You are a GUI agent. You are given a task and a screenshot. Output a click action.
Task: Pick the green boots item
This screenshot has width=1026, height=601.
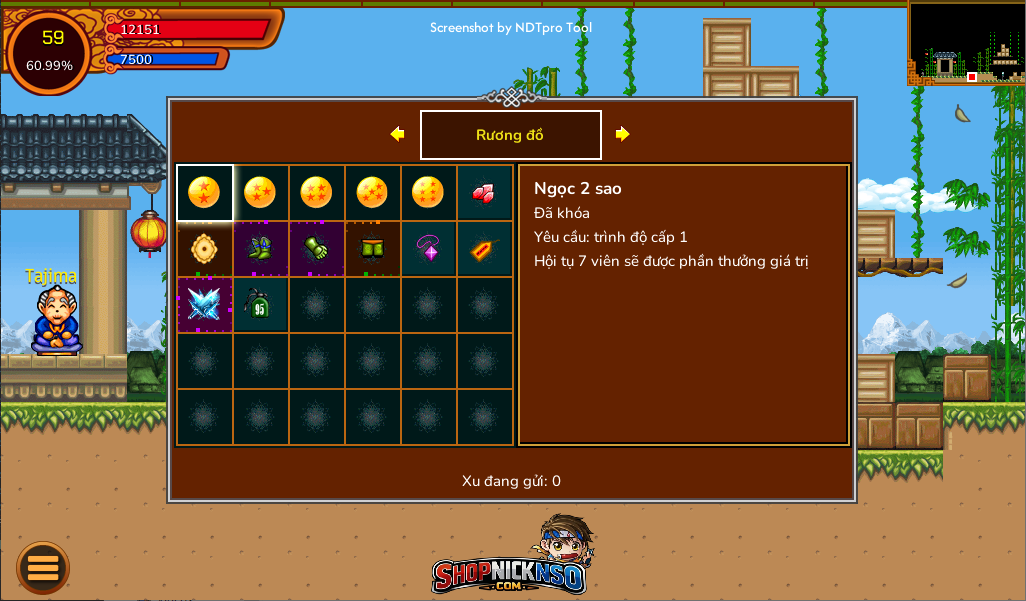pos(261,249)
